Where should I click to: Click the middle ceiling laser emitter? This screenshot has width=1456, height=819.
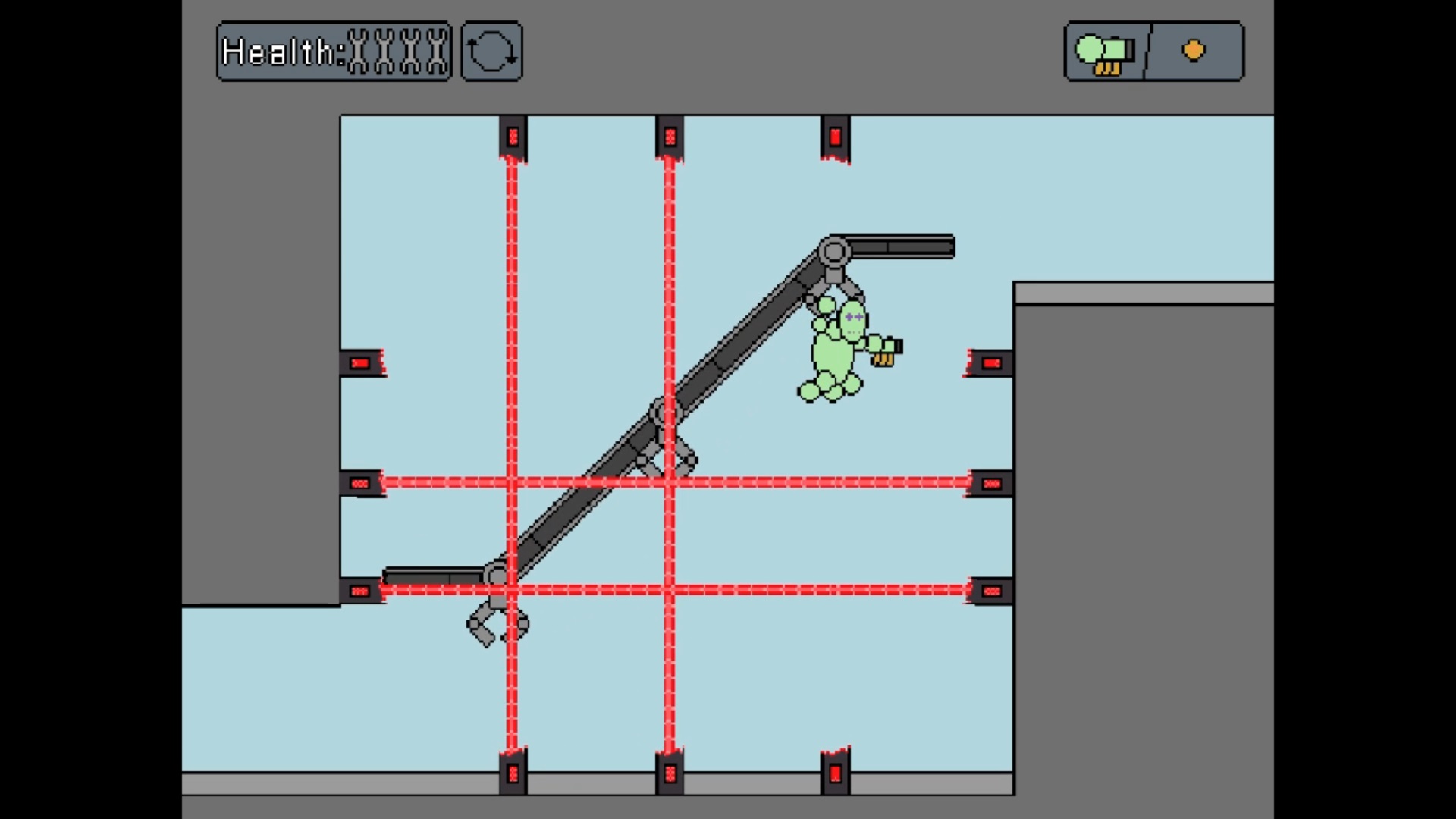coord(671,136)
